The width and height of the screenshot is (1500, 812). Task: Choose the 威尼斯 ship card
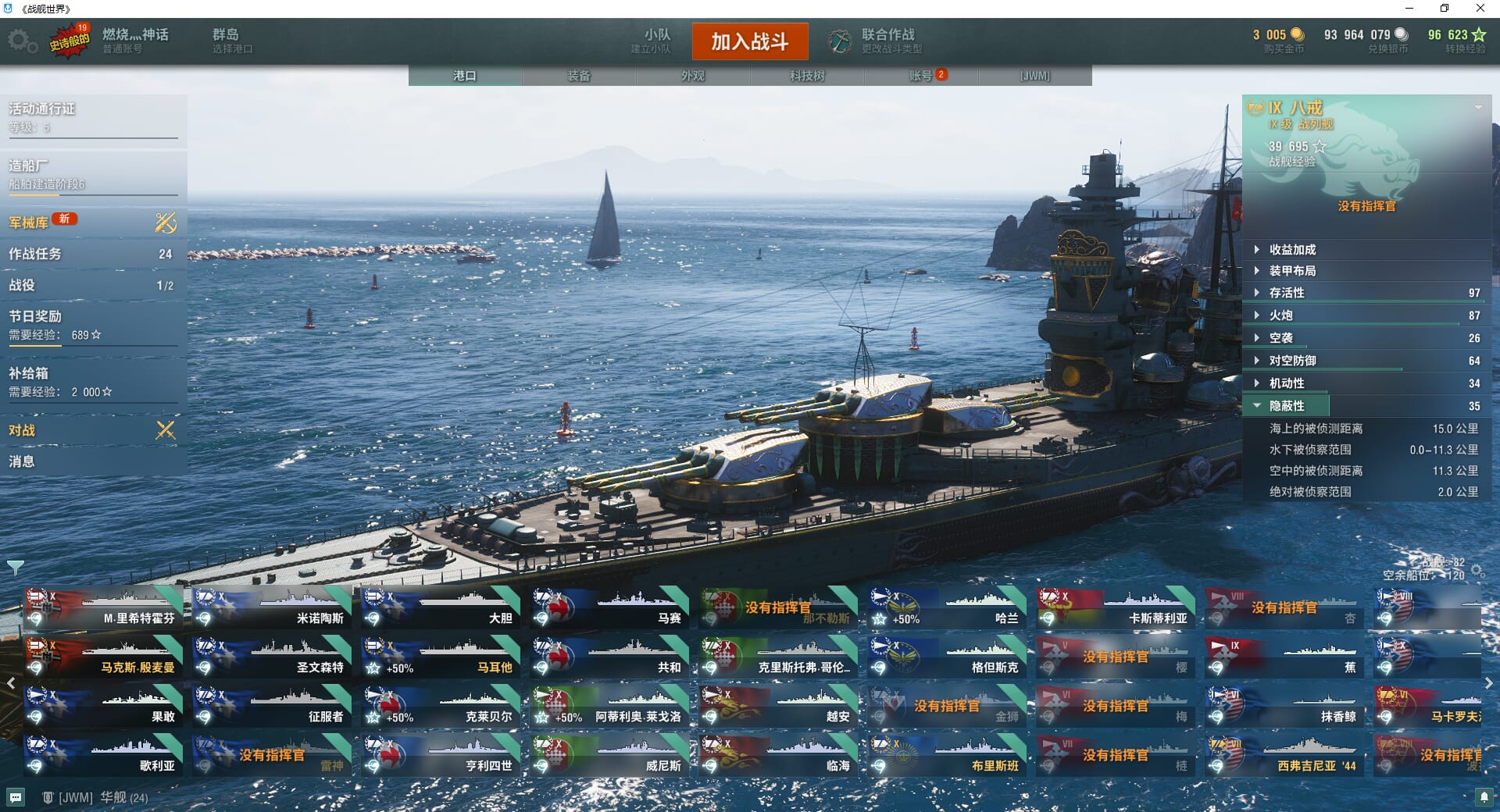(609, 756)
